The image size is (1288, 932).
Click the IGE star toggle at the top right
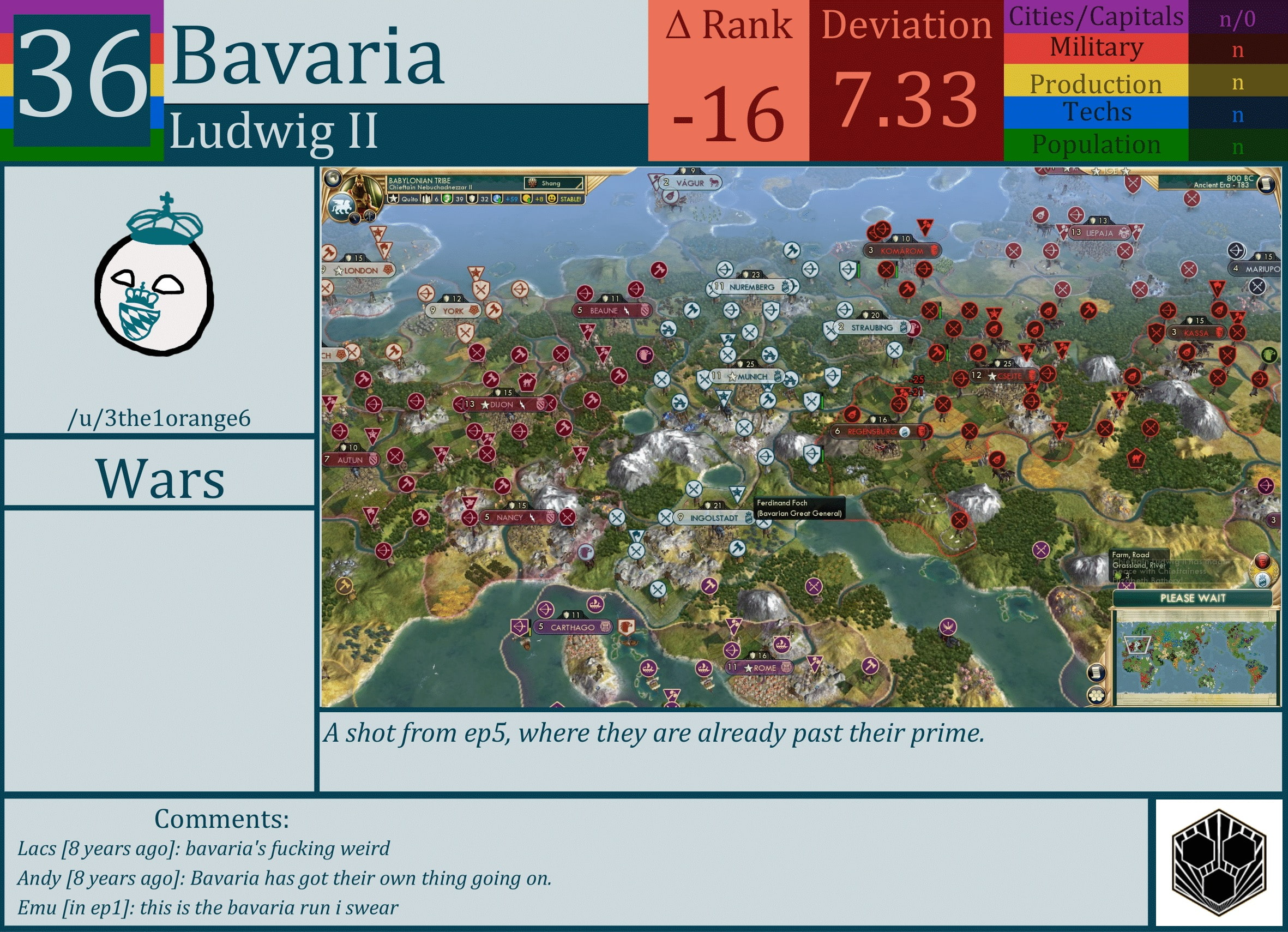[x=1097, y=171]
